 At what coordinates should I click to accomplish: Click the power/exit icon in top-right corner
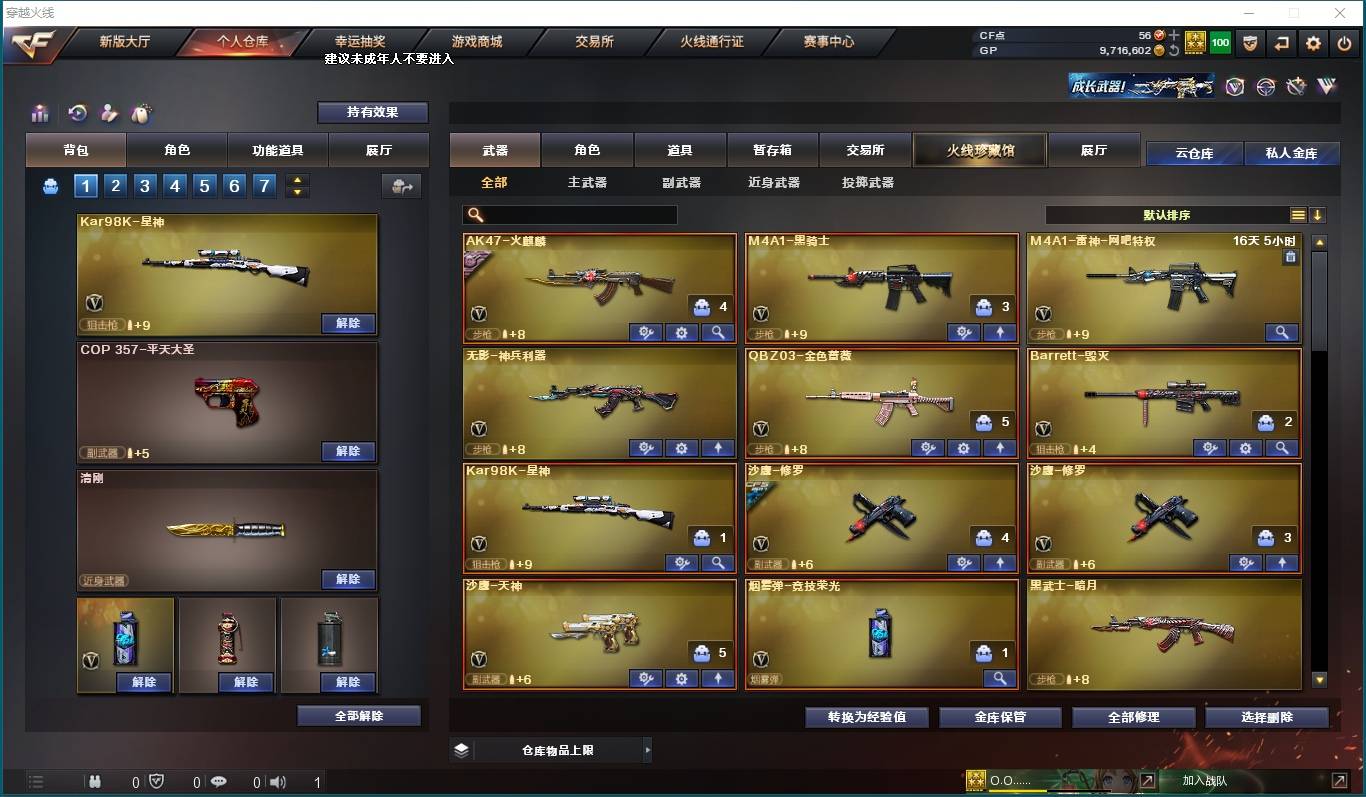(x=1344, y=43)
